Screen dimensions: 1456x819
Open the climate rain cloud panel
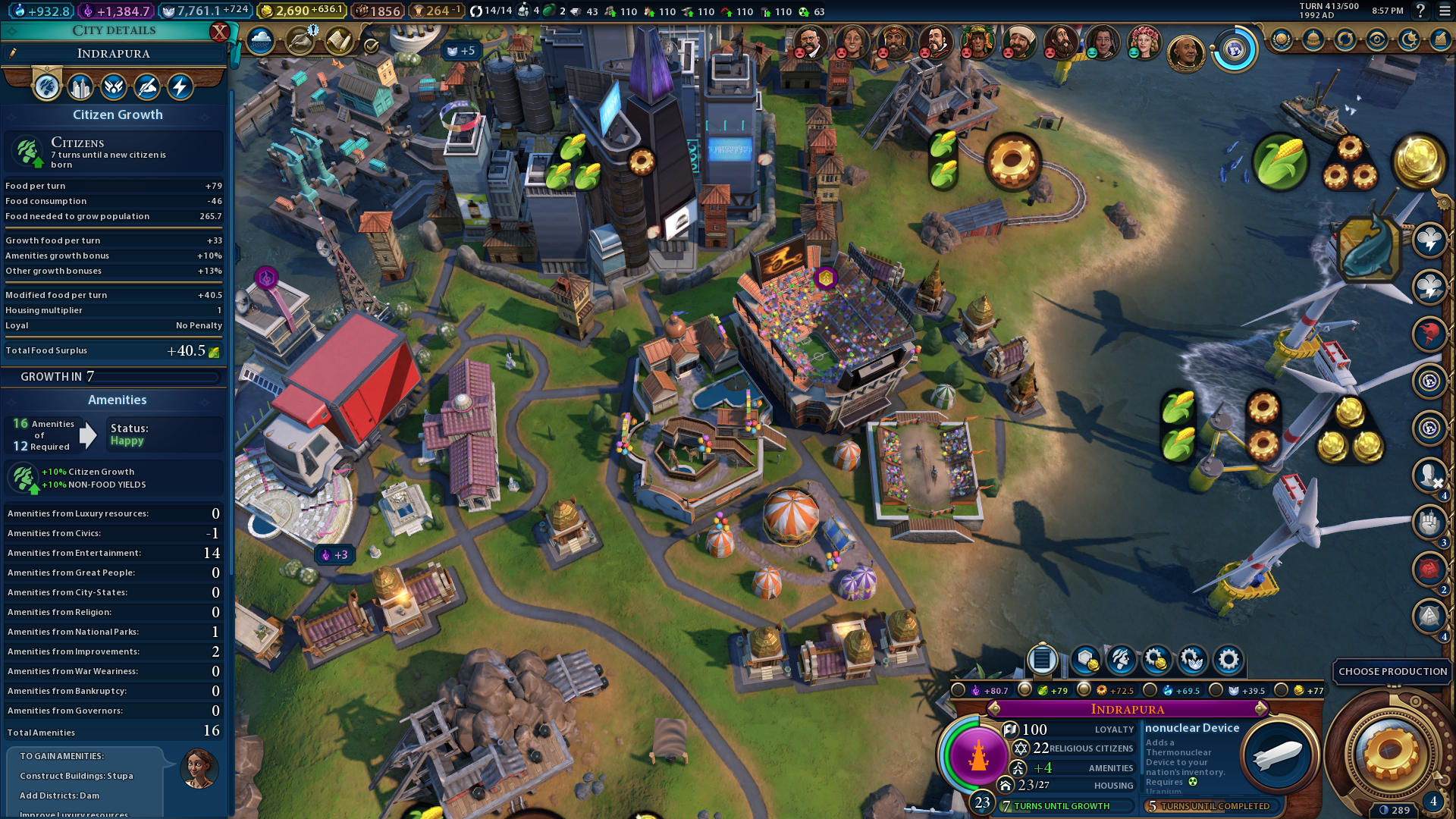pyautogui.click(x=260, y=41)
